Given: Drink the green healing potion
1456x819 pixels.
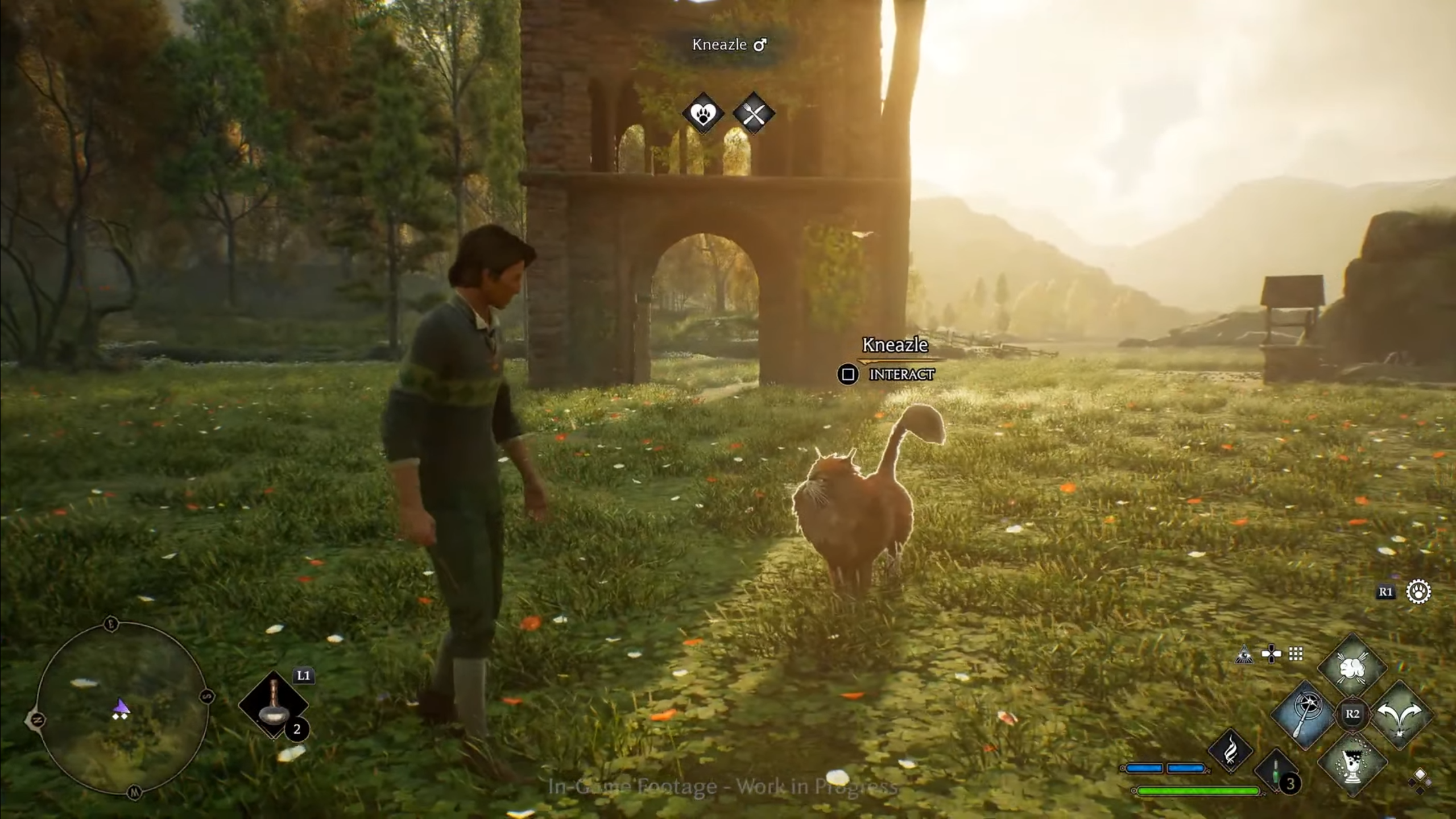Looking at the screenshot, I should 1276,772.
